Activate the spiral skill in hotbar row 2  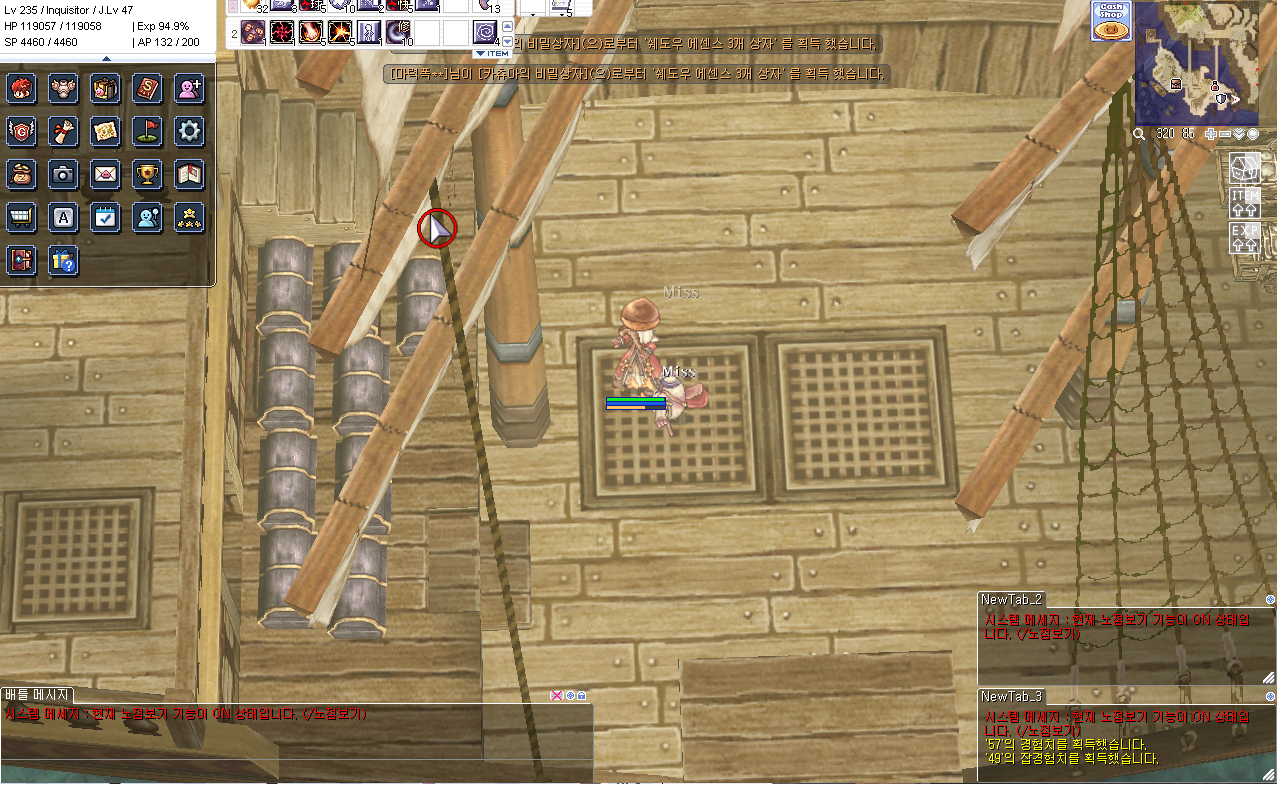pos(485,33)
